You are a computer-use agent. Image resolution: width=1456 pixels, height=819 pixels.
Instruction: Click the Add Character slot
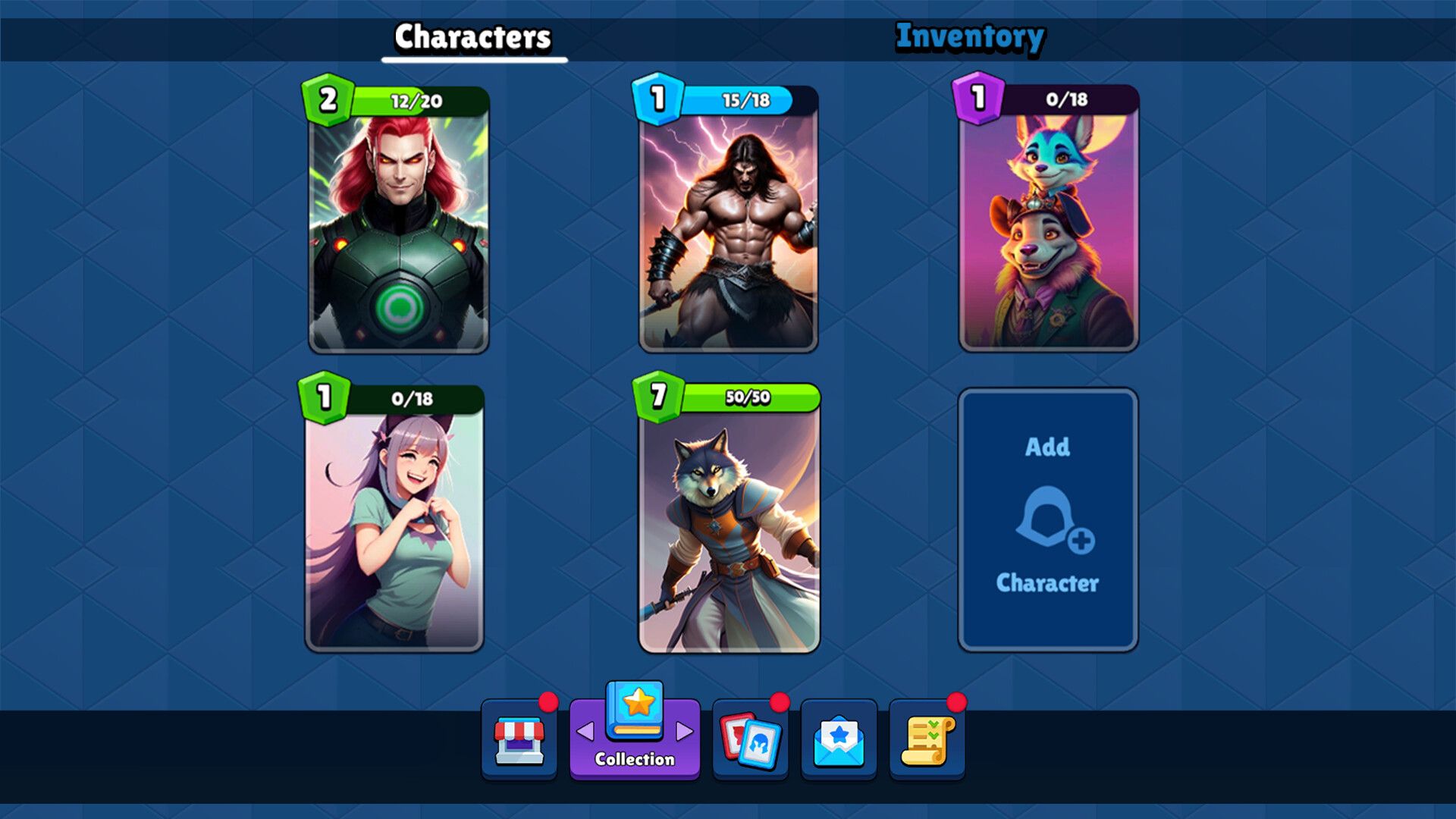tap(1047, 520)
